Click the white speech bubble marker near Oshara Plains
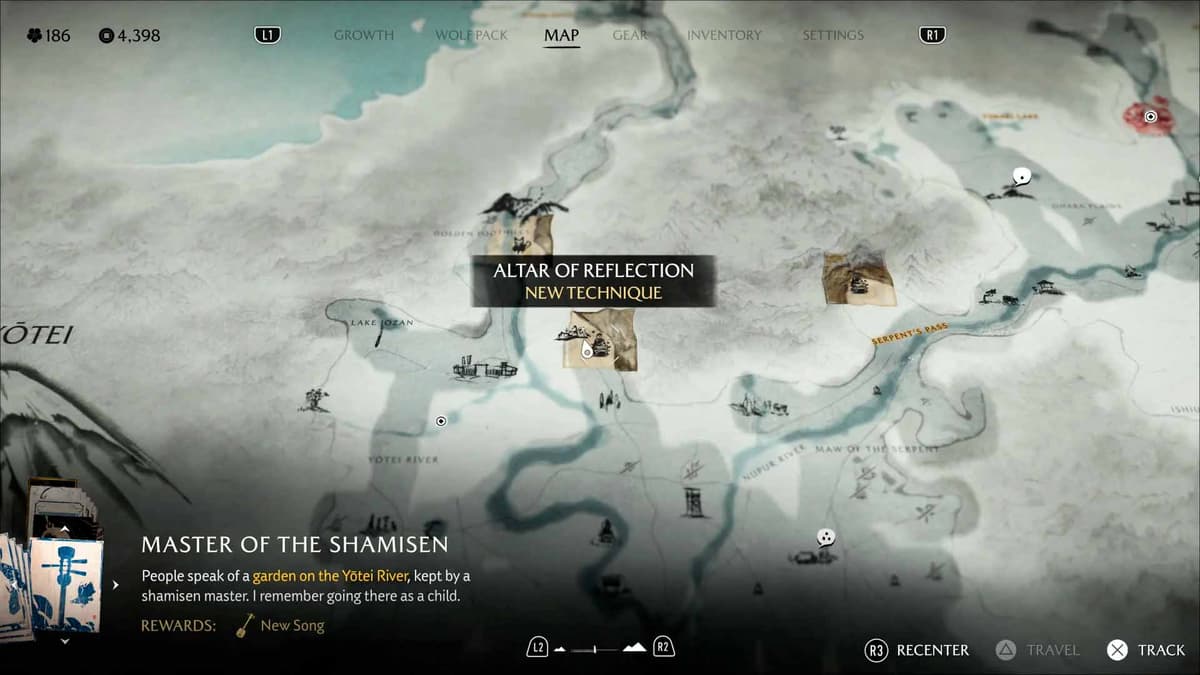The image size is (1200, 675). coord(1021,177)
